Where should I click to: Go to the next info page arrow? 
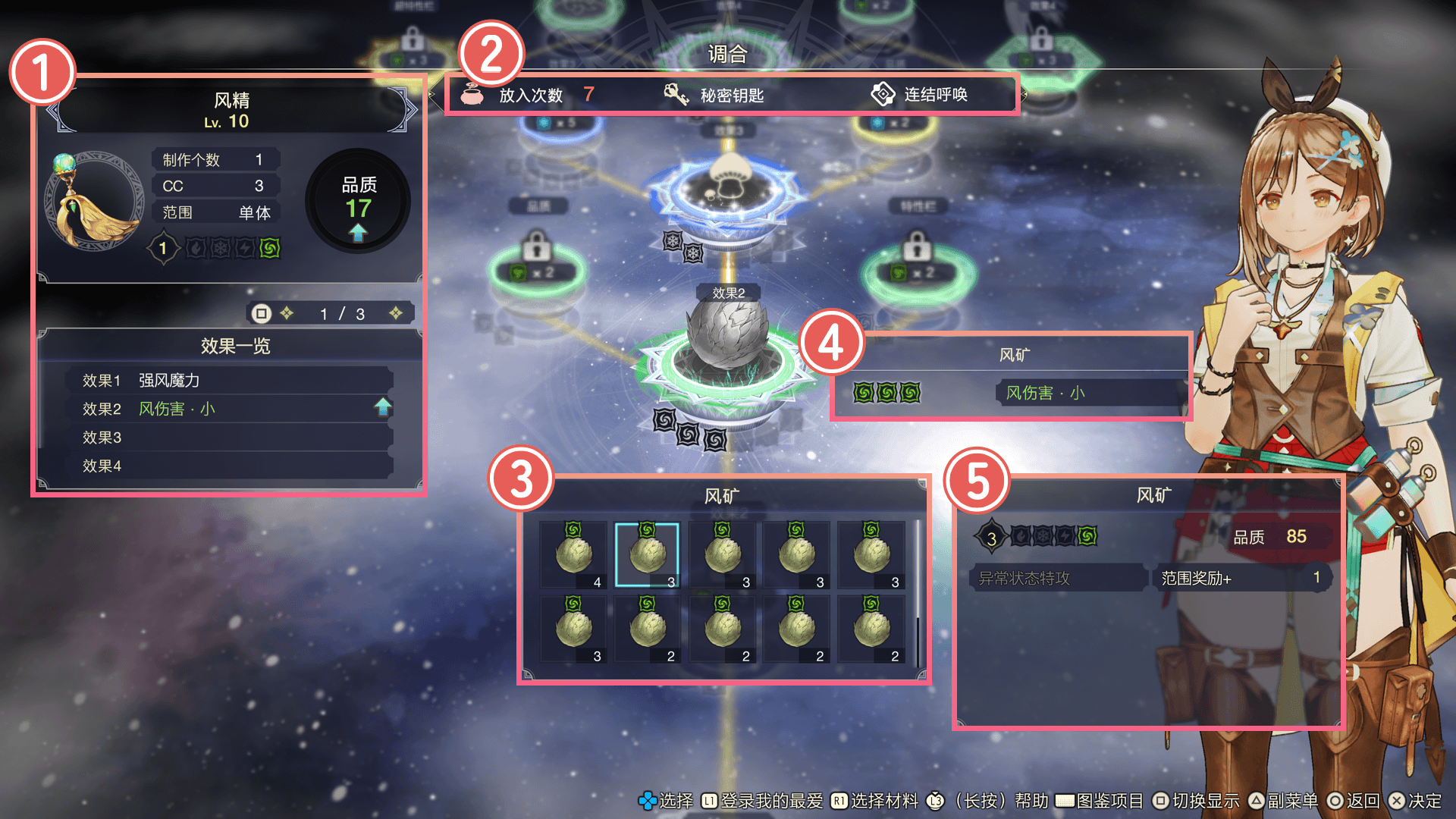click(x=396, y=313)
